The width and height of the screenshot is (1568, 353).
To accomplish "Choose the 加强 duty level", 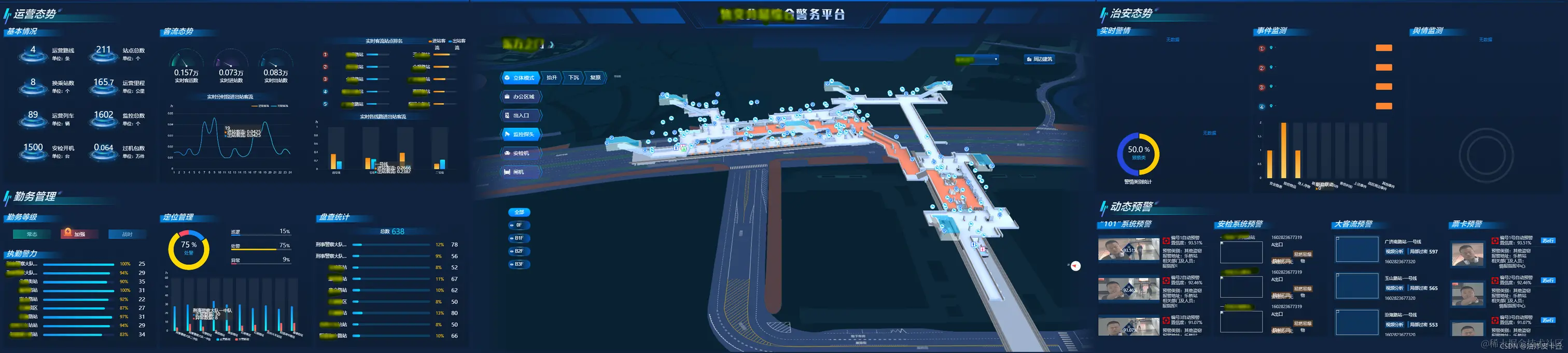I will [x=76, y=234].
